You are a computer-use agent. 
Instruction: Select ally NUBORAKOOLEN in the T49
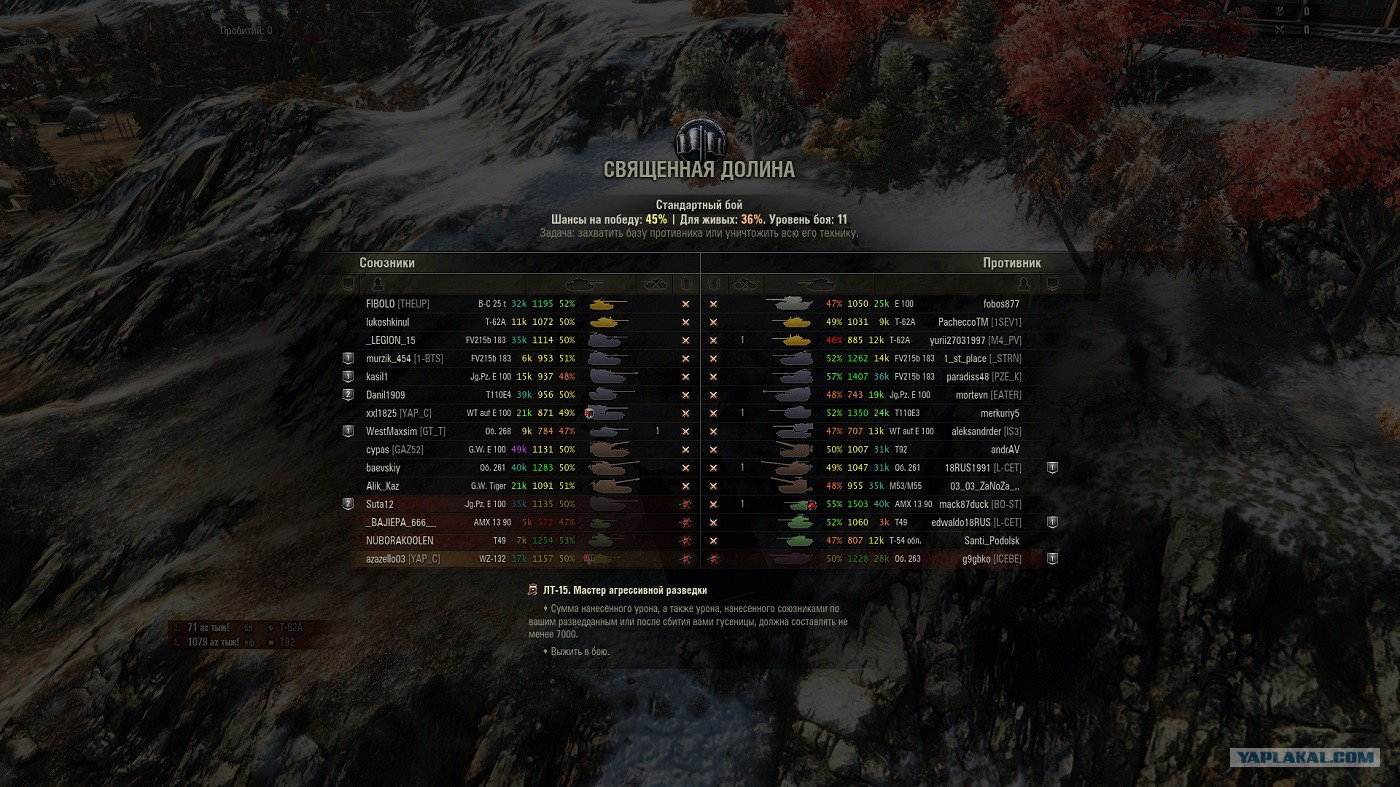pyautogui.click(x=400, y=540)
